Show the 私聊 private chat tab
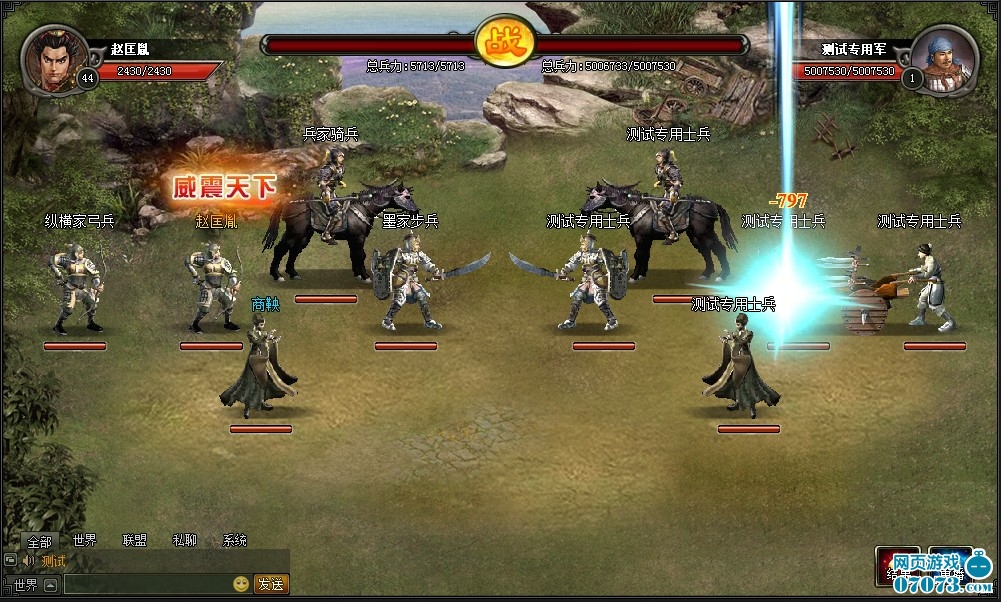The height and width of the screenshot is (602, 1001). coord(185,541)
